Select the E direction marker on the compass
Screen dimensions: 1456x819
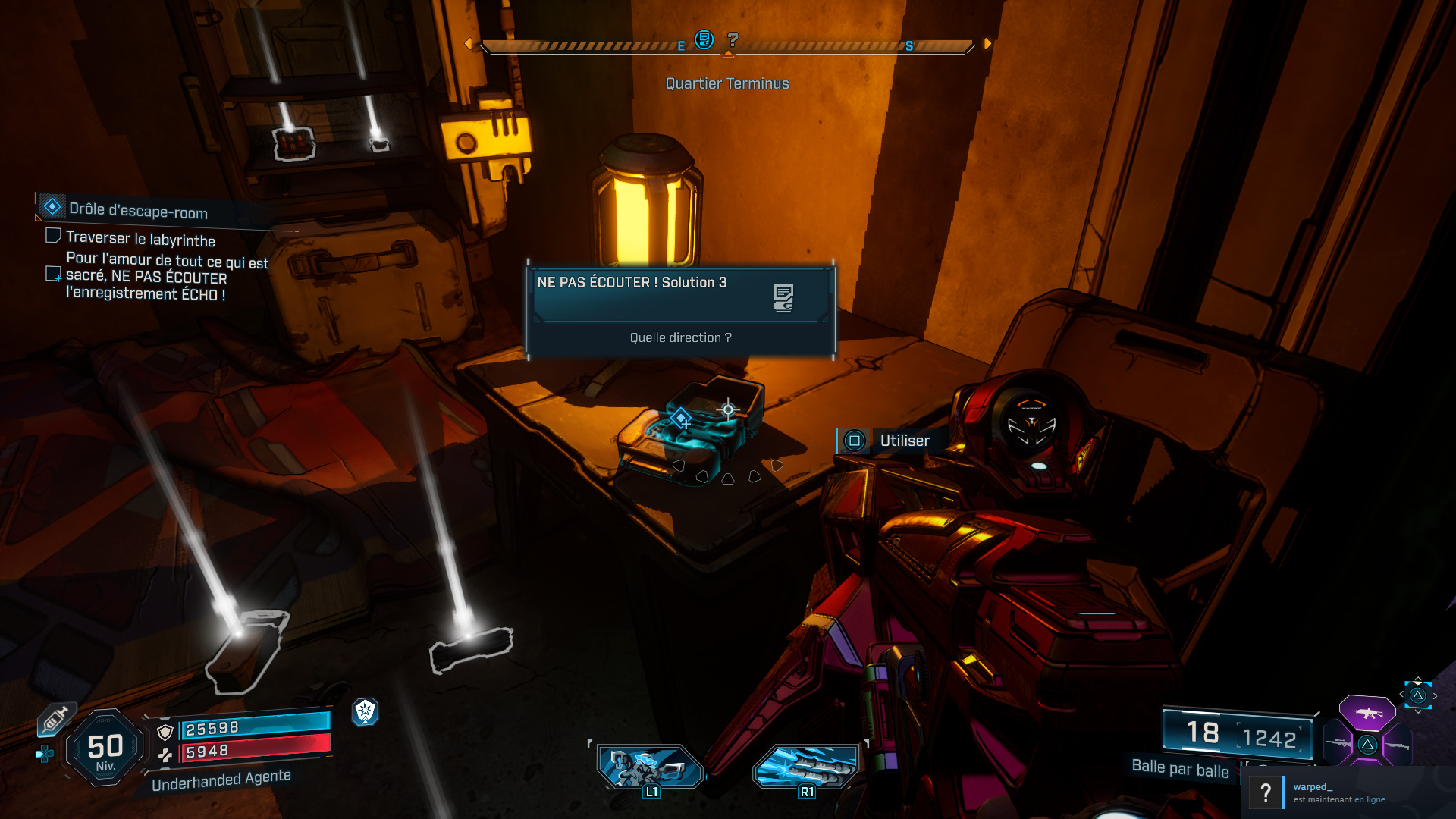(681, 46)
